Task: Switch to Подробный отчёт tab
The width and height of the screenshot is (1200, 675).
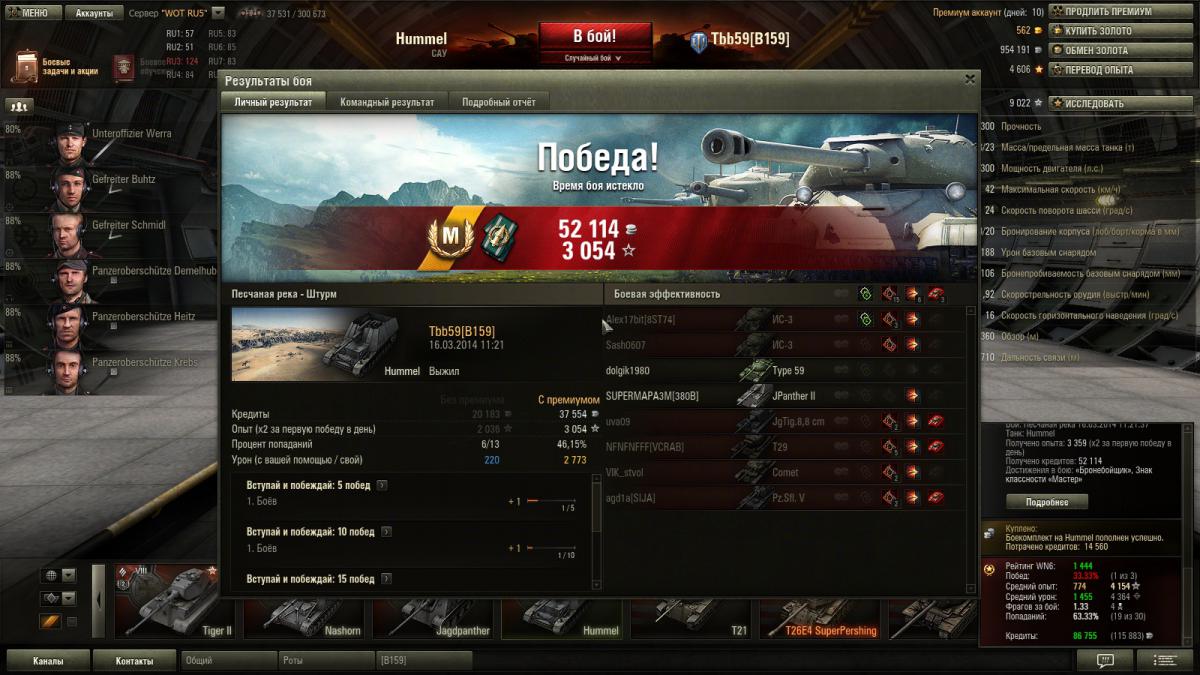Action: click(498, 102)
